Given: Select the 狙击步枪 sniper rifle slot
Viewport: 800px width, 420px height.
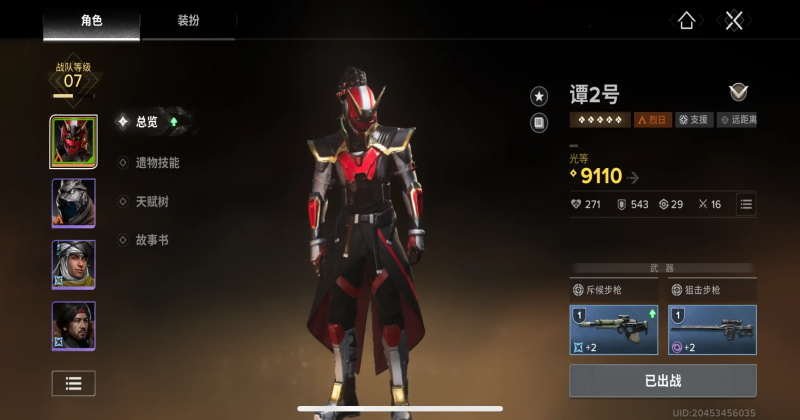Looking at the screenshot, I should tap(712, 330).
